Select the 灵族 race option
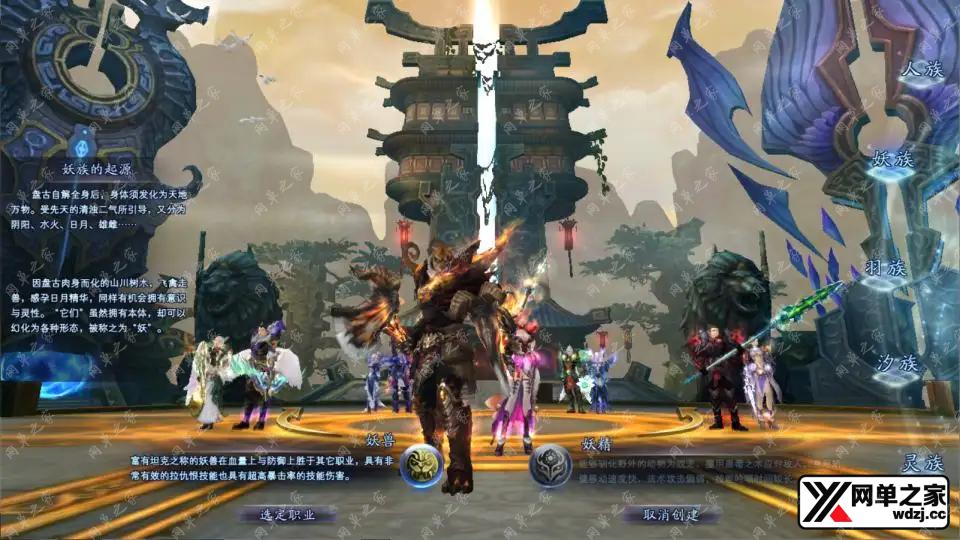 click(921, 463)
